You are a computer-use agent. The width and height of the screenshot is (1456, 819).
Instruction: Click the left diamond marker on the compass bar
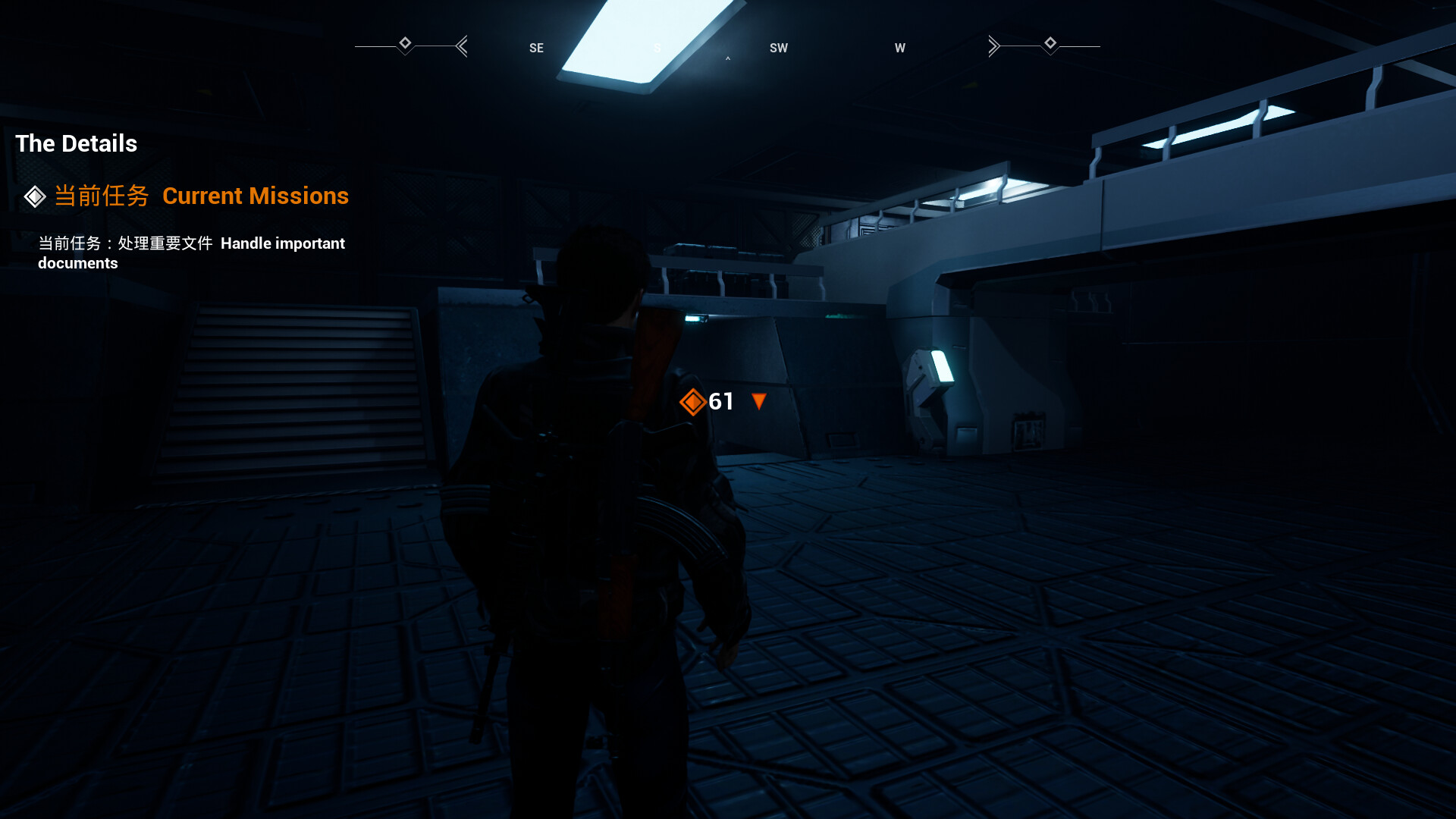pos(406,45)
